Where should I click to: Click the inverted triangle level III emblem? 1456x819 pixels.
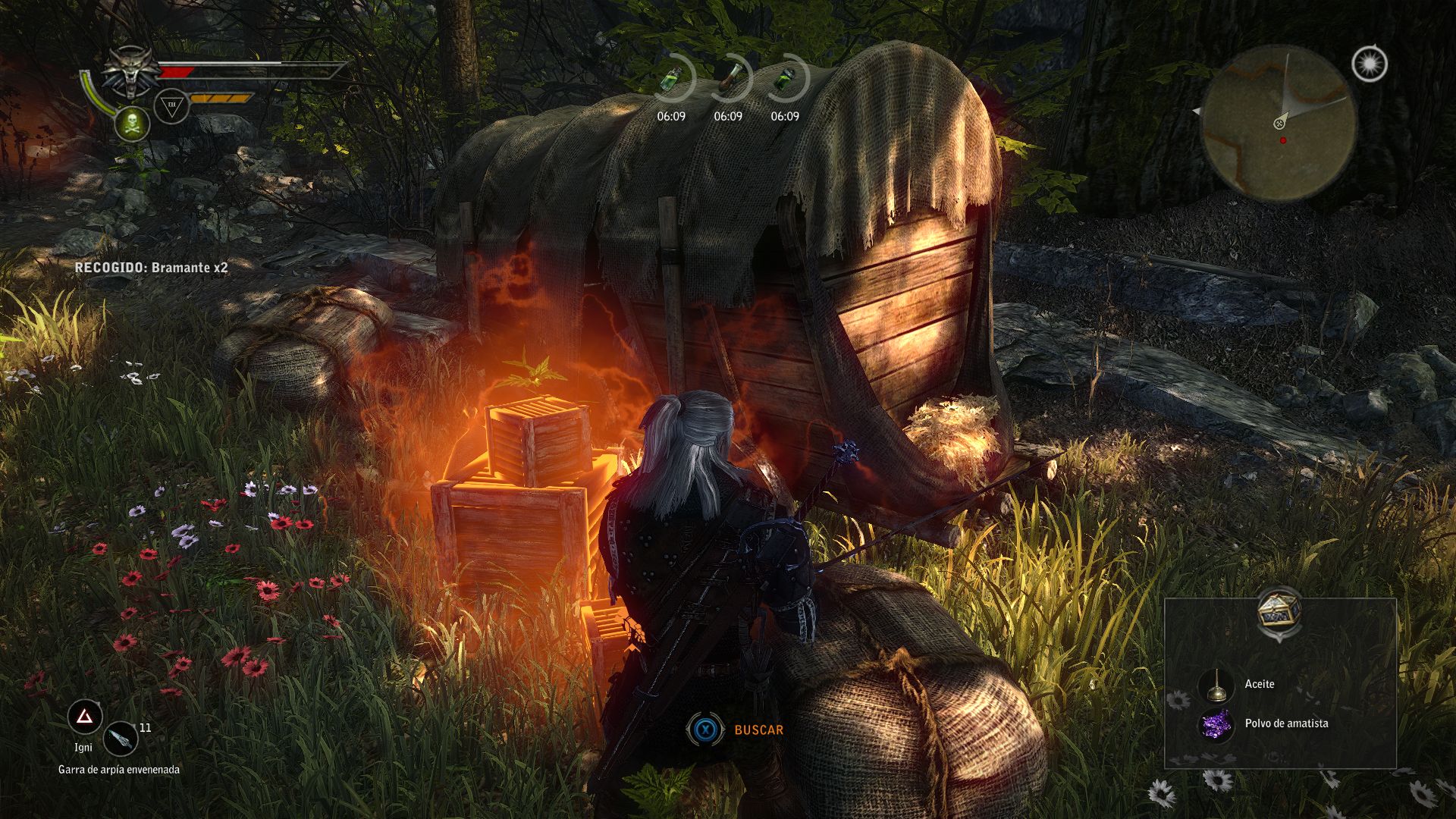pyautogui.click(x=171, y=106)
